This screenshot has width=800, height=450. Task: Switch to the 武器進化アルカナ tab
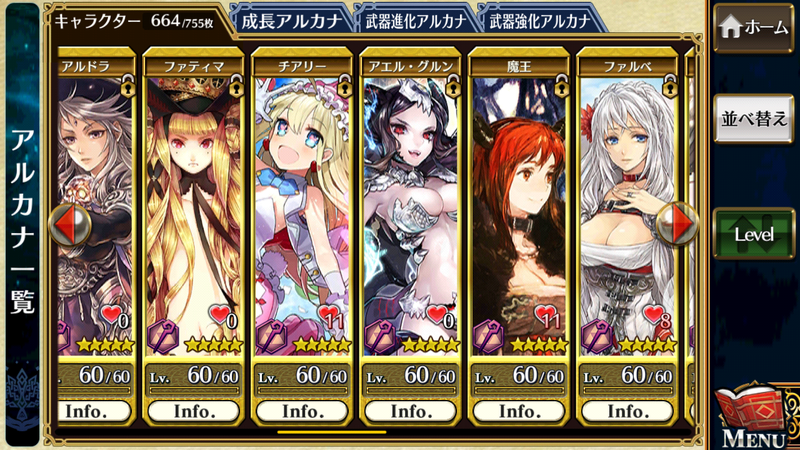coord(415,18)
